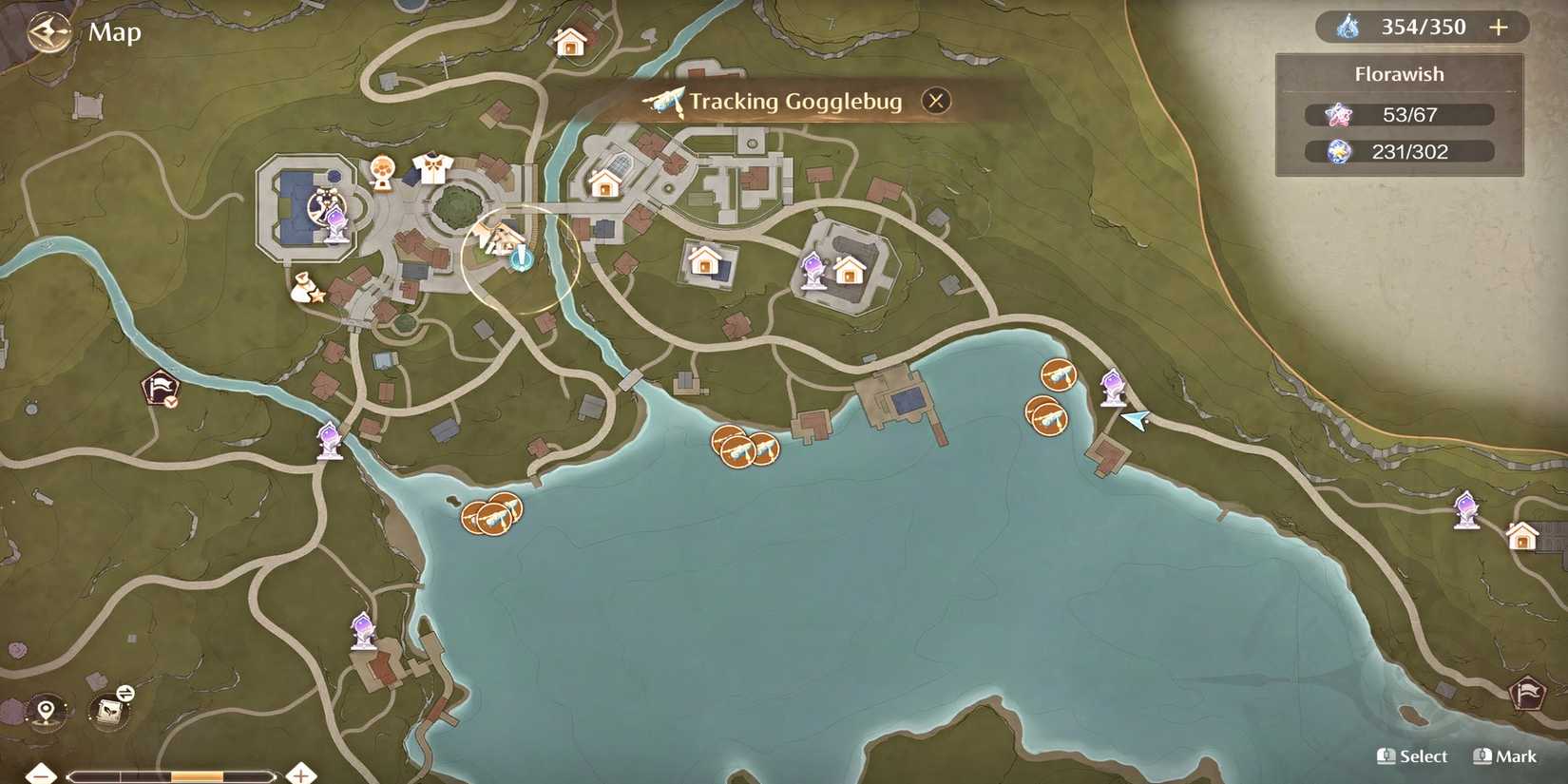The image size is (1568, 784).
Task: Dismiss the Tracking Gogglebug banner
Action: pos(935,100)
